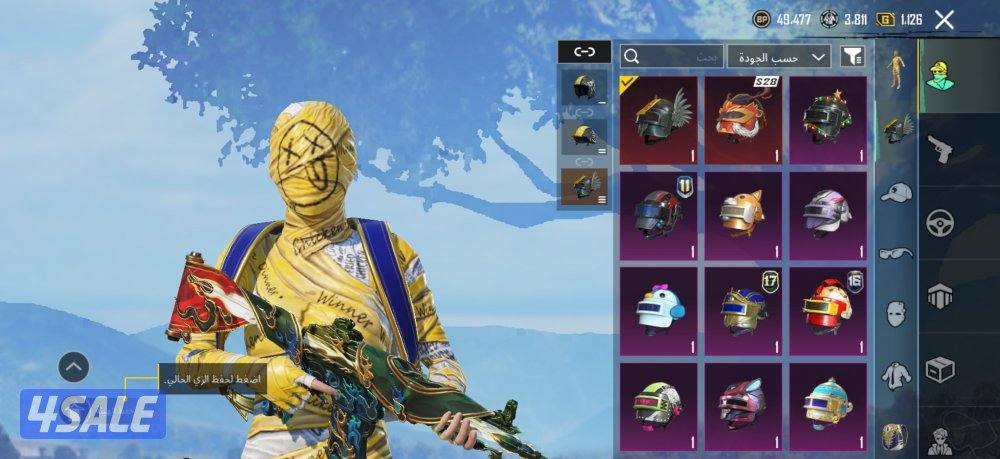Open the glasses category tab

click(x=896, y=253)
